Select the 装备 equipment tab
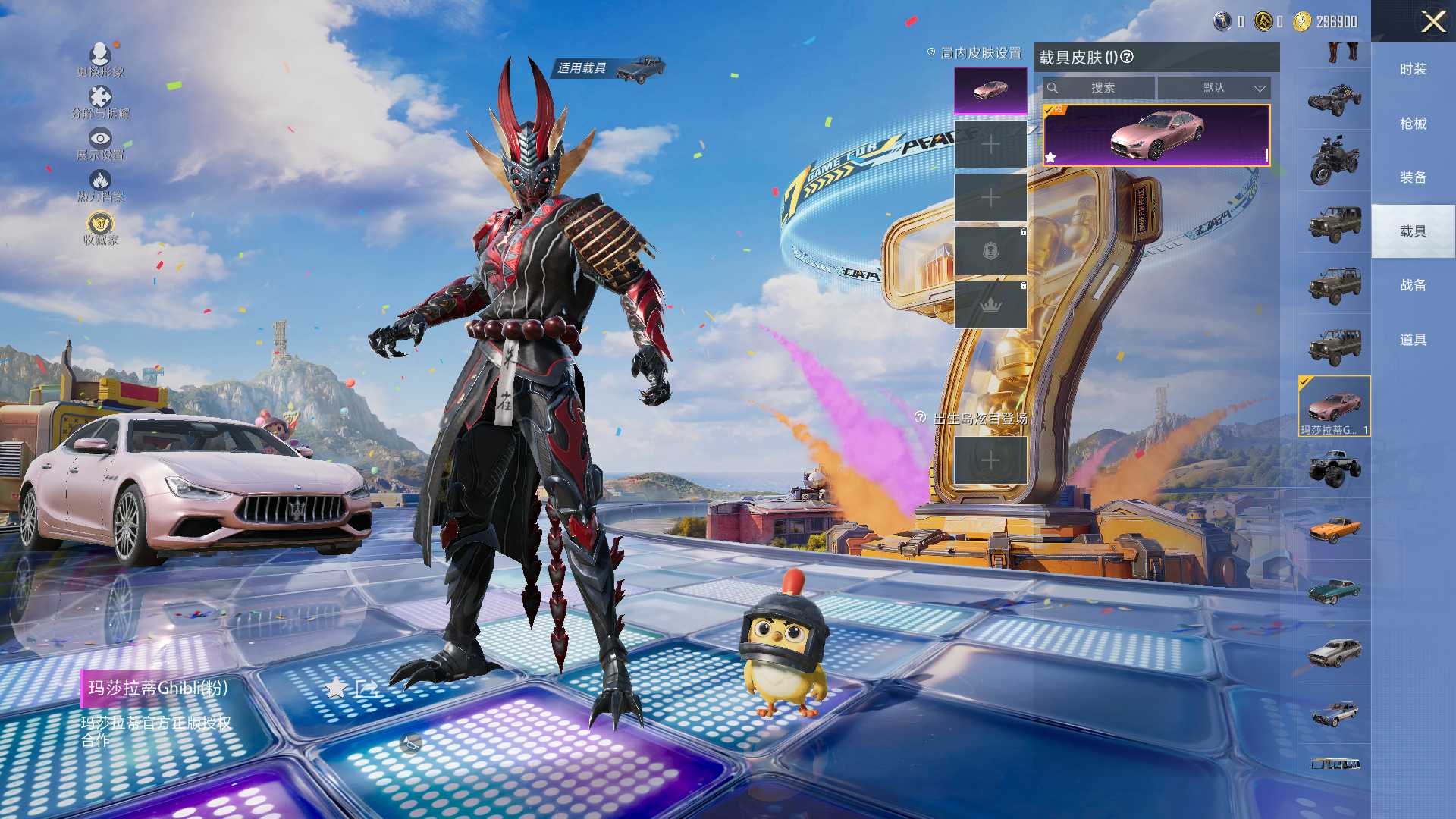The width and height of the screenshot is (1456, 819). pos(1413,177)
